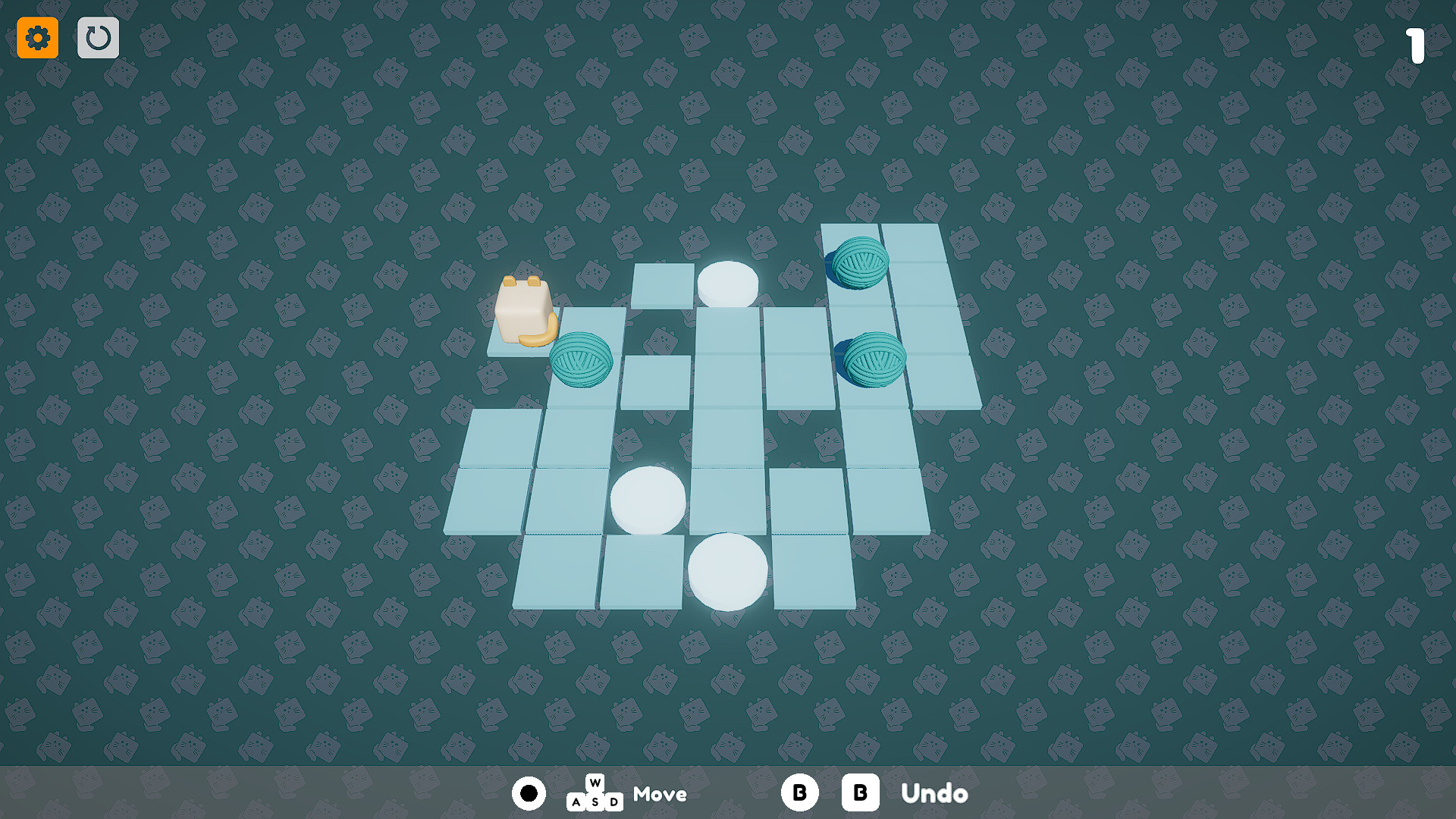
Task: Click the WASD keys icon
Action: pyautogui.click(x=595, y=794)
